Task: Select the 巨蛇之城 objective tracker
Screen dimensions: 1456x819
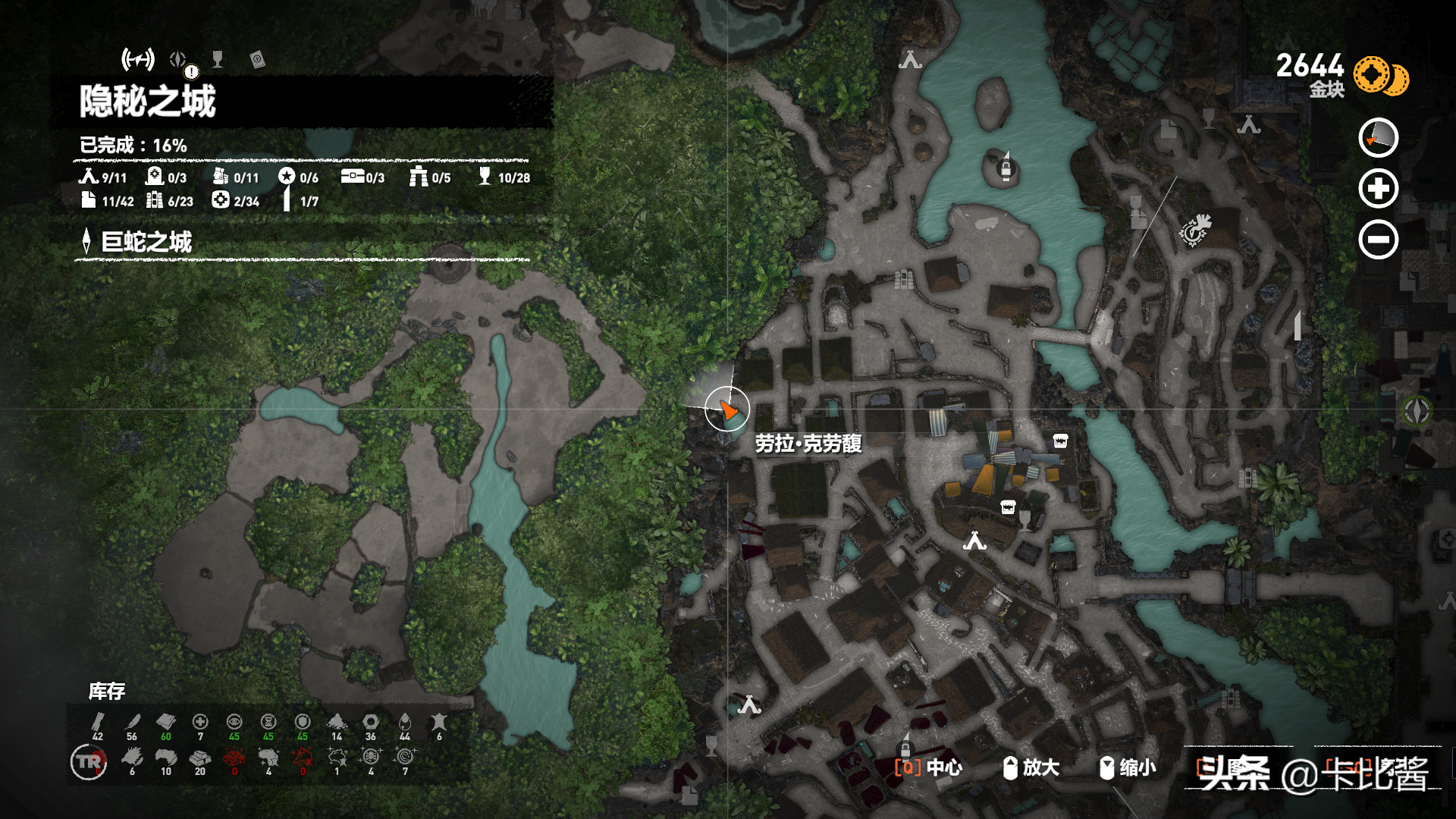Action: tap(146, 242)
